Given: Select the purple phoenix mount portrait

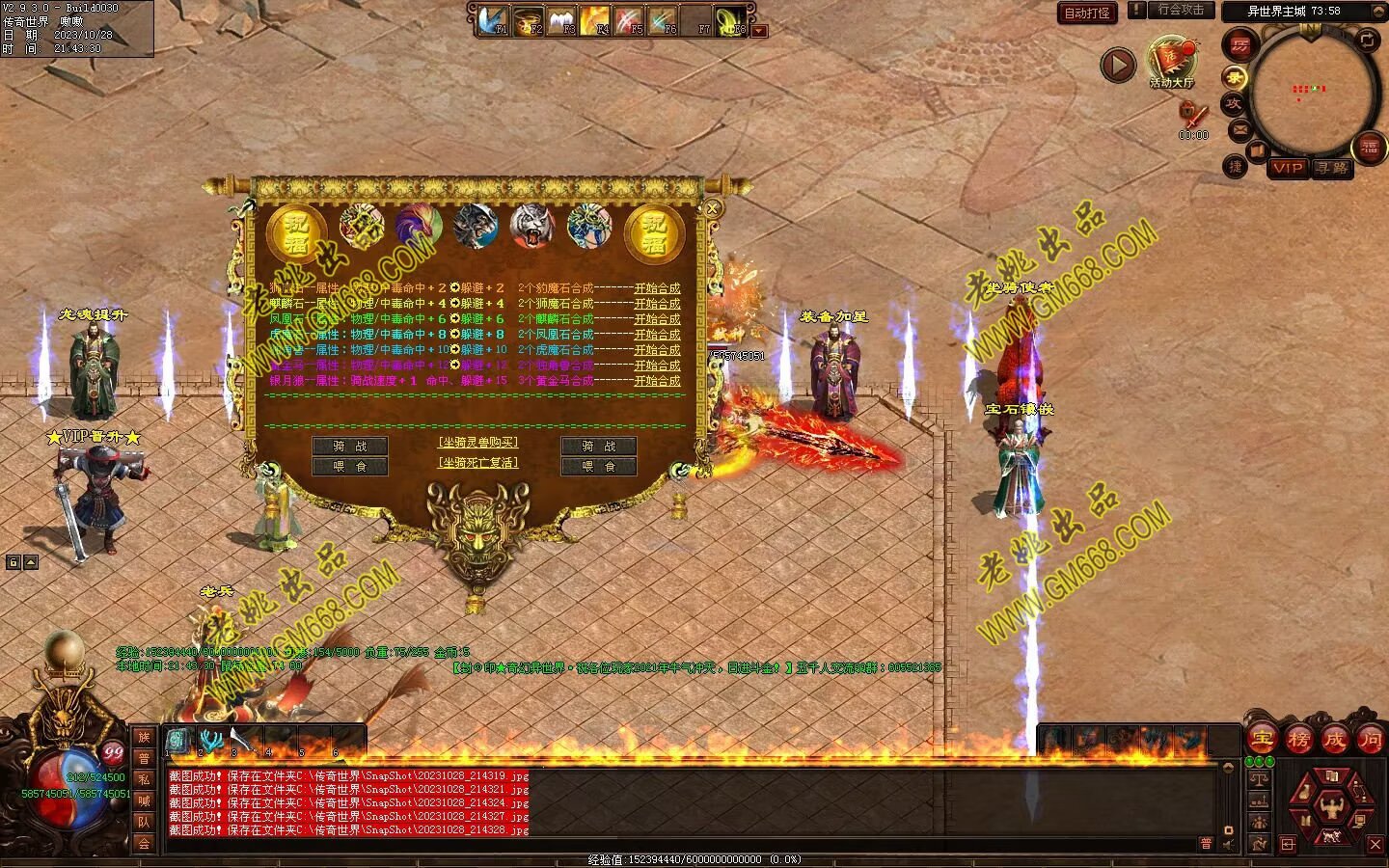Looking at the screenshot, I should click(419, 227).
